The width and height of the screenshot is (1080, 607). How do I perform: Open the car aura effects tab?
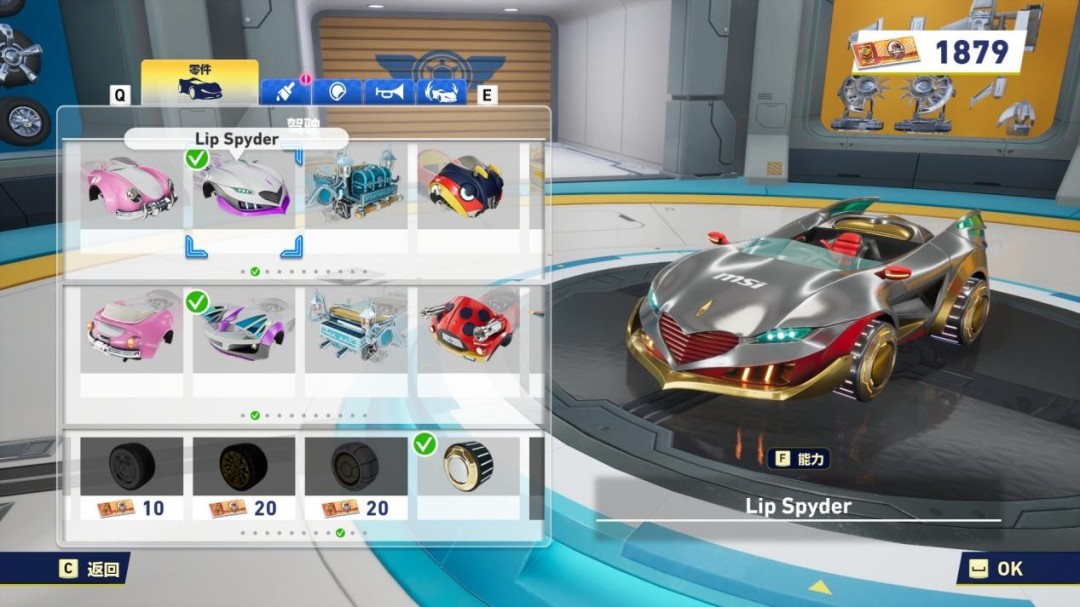[x=441, y=92]
